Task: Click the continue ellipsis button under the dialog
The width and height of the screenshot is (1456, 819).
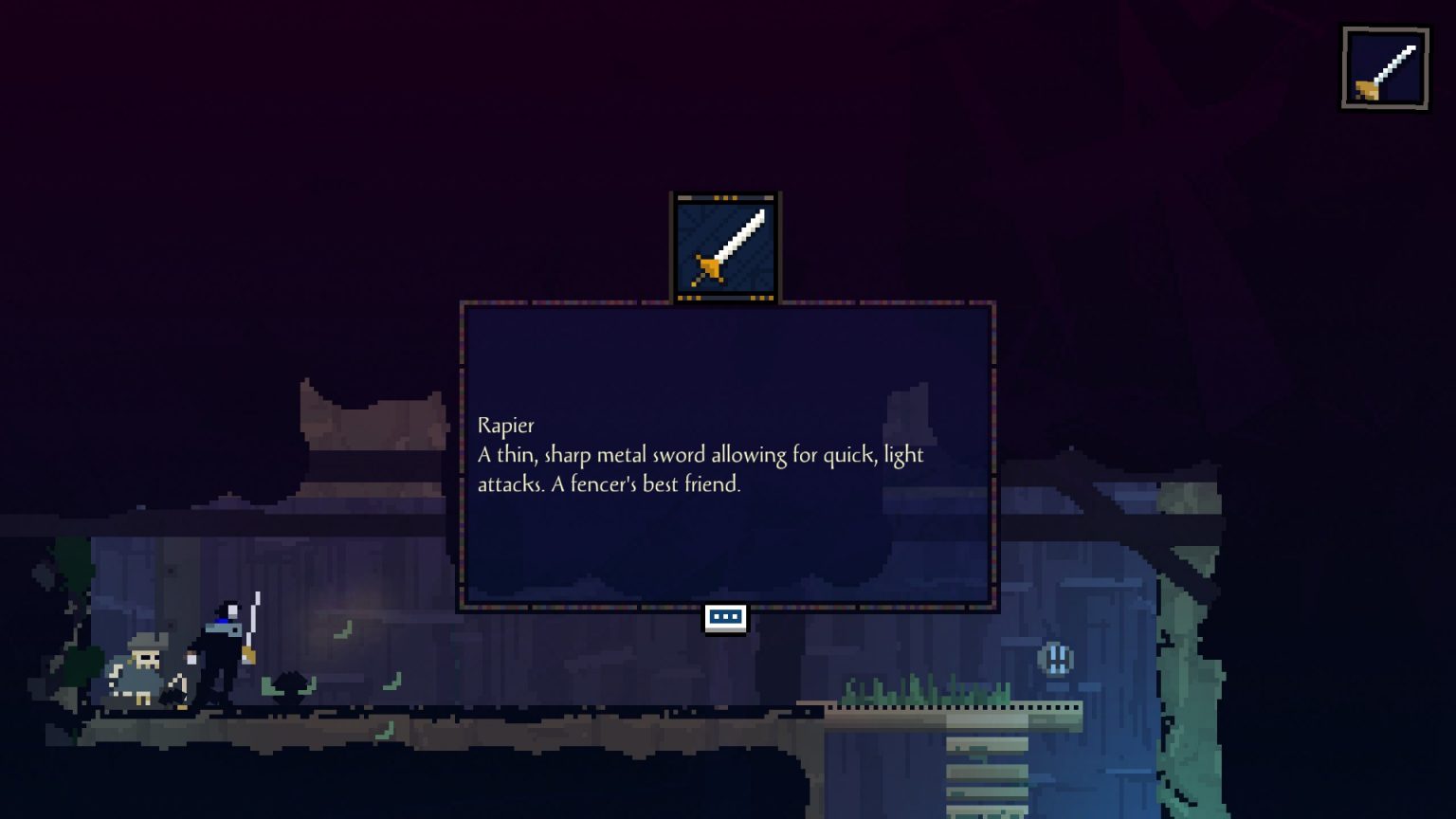Action: [725, 618]
